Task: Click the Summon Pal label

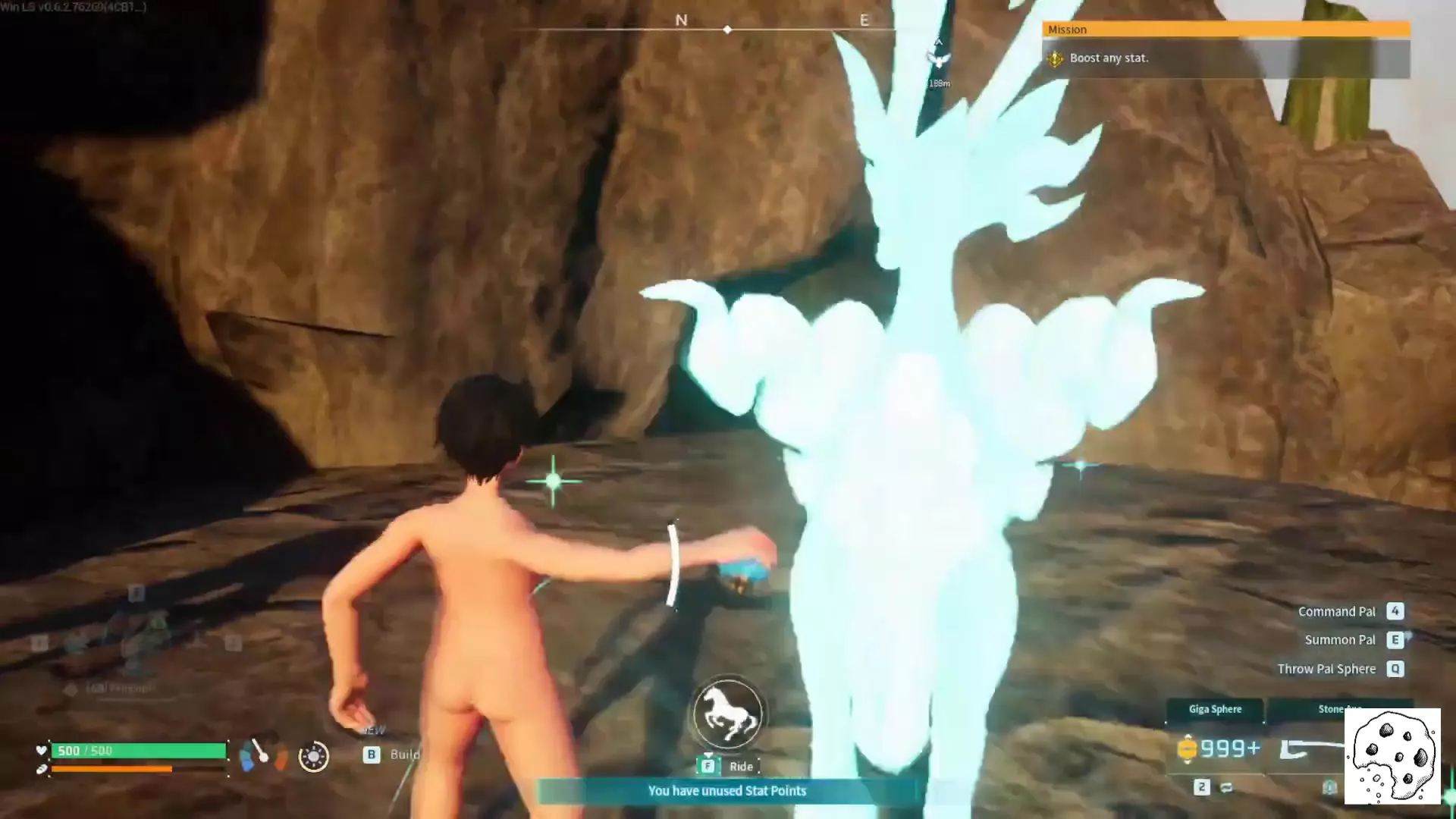Action: tap(1339, 640)
